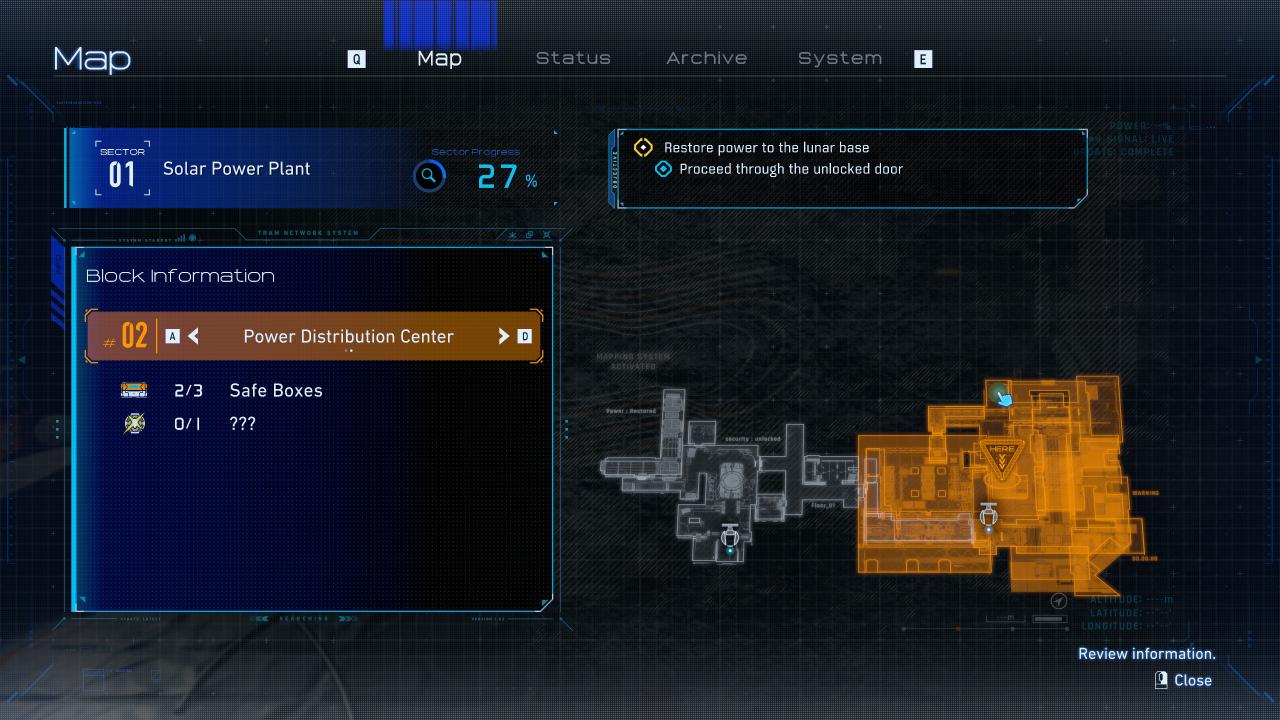Image resolution: width=1280 pixels, height=720 pixels.
Task: Select the save station marker in orange block
Action: point(989,516)
